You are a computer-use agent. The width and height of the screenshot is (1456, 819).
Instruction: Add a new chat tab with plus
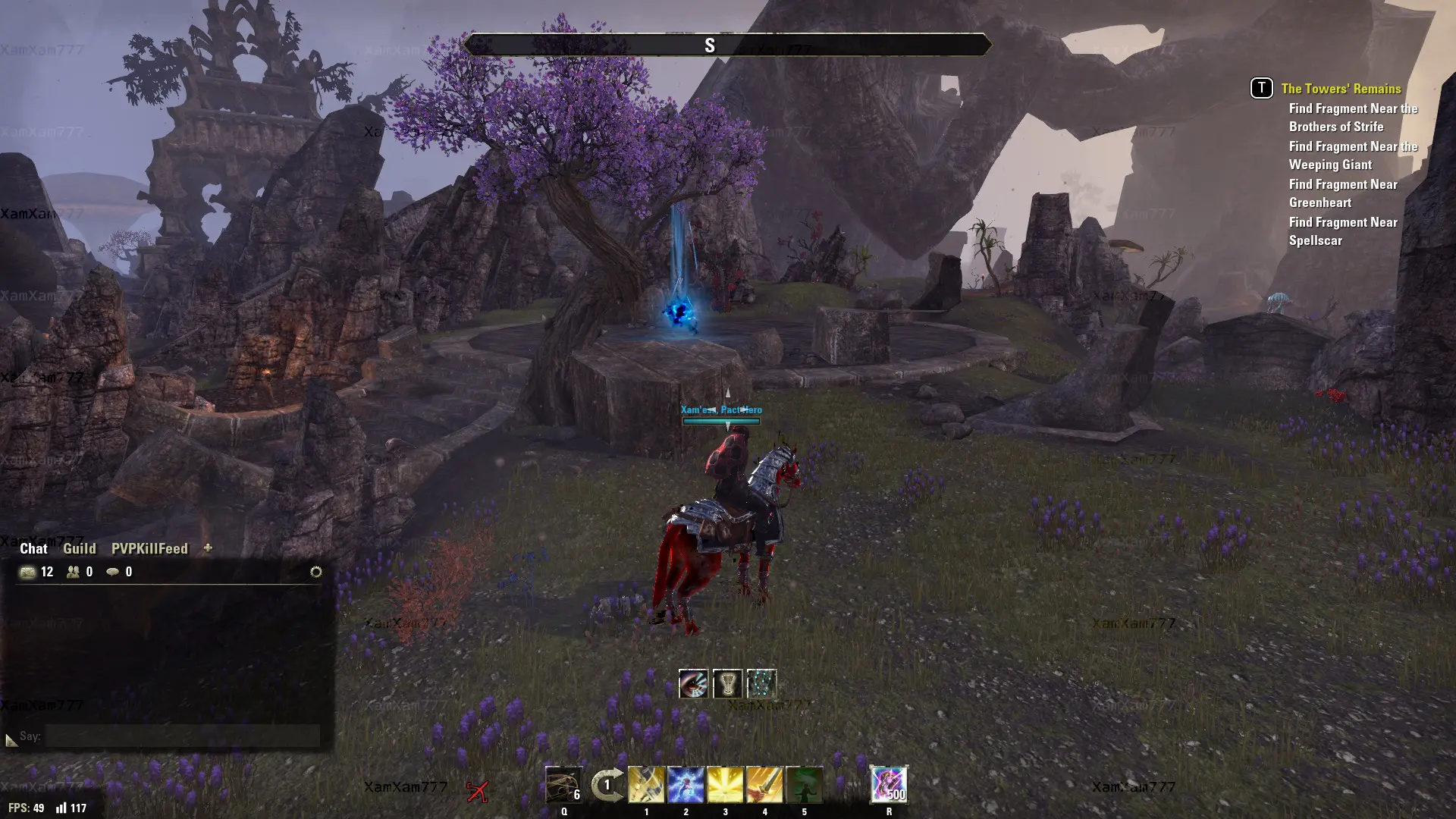[x=208, y=548]
